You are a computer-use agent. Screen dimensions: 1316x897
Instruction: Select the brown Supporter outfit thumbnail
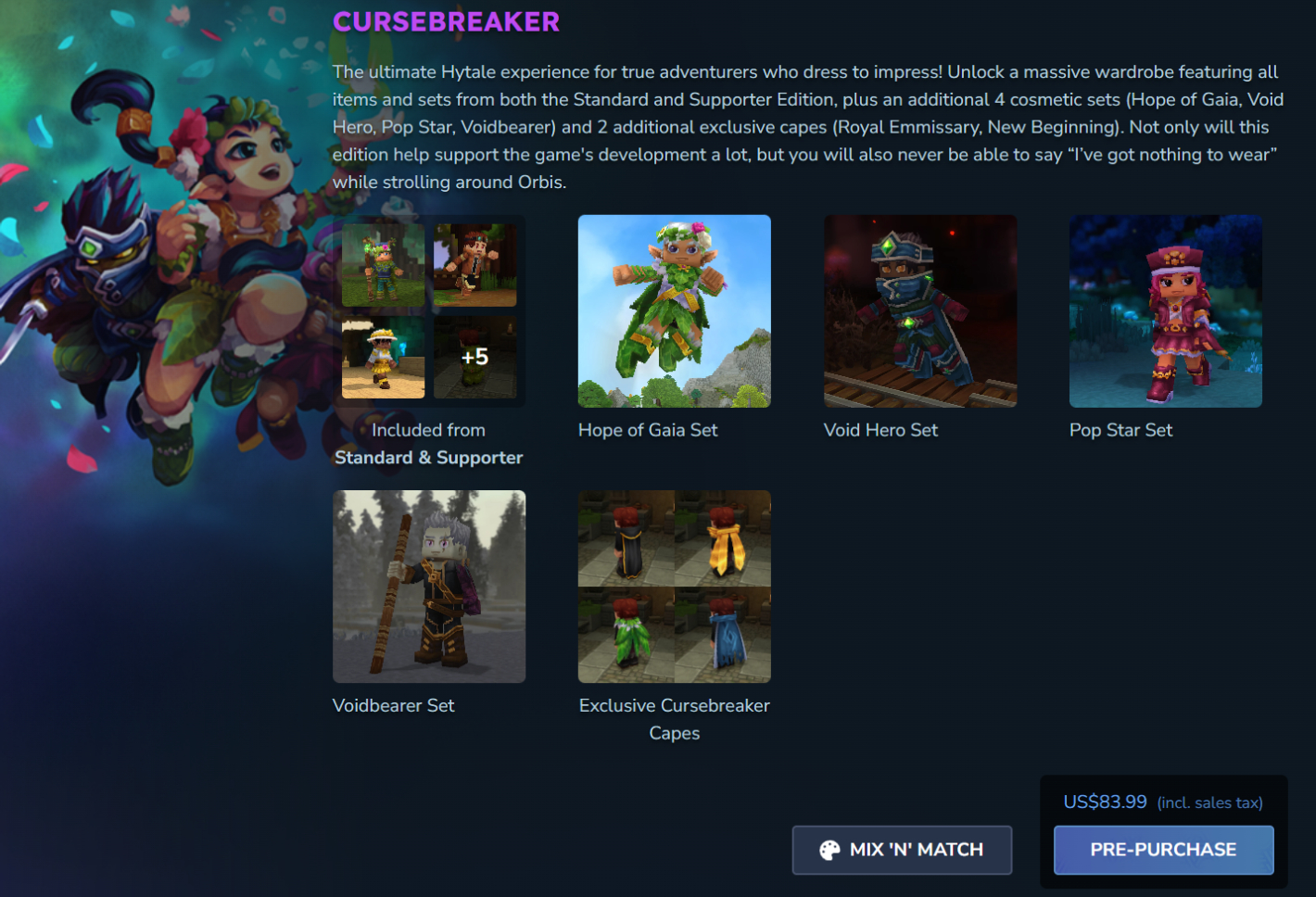coord(476,264)
